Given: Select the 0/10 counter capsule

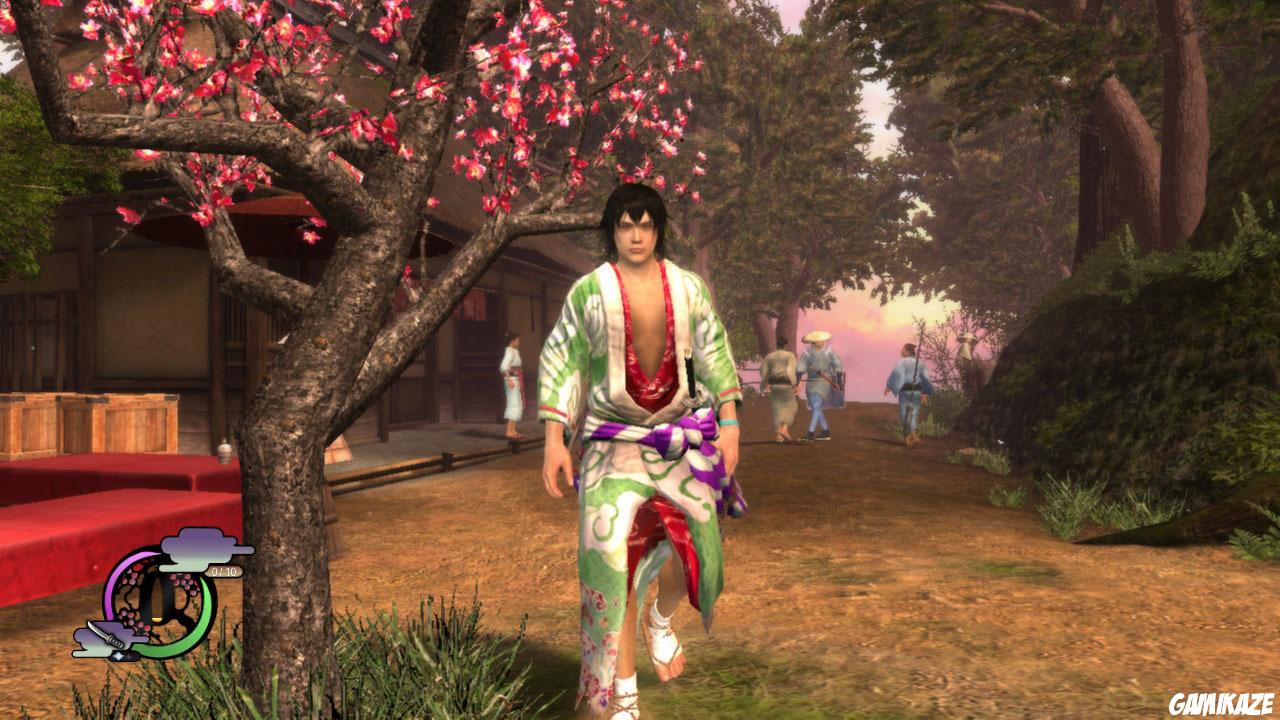Looking at the screenshot, I should click(224, 571).
